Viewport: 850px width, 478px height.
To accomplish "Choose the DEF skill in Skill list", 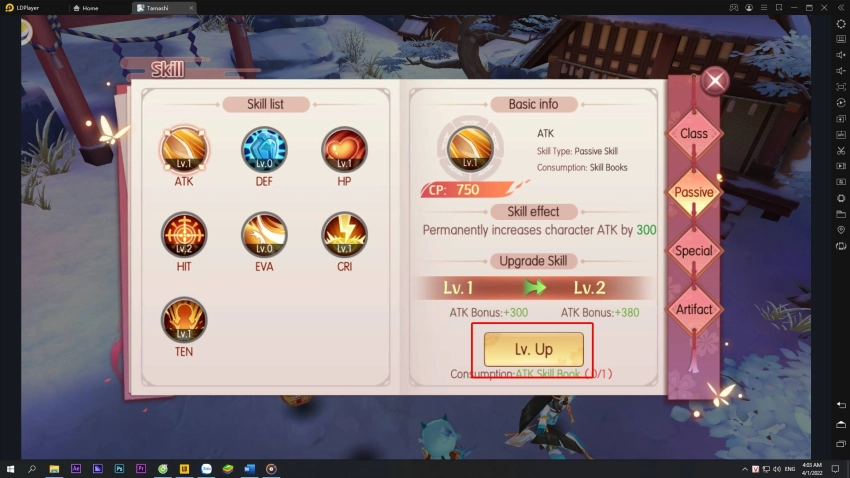I will coord(264,150).
